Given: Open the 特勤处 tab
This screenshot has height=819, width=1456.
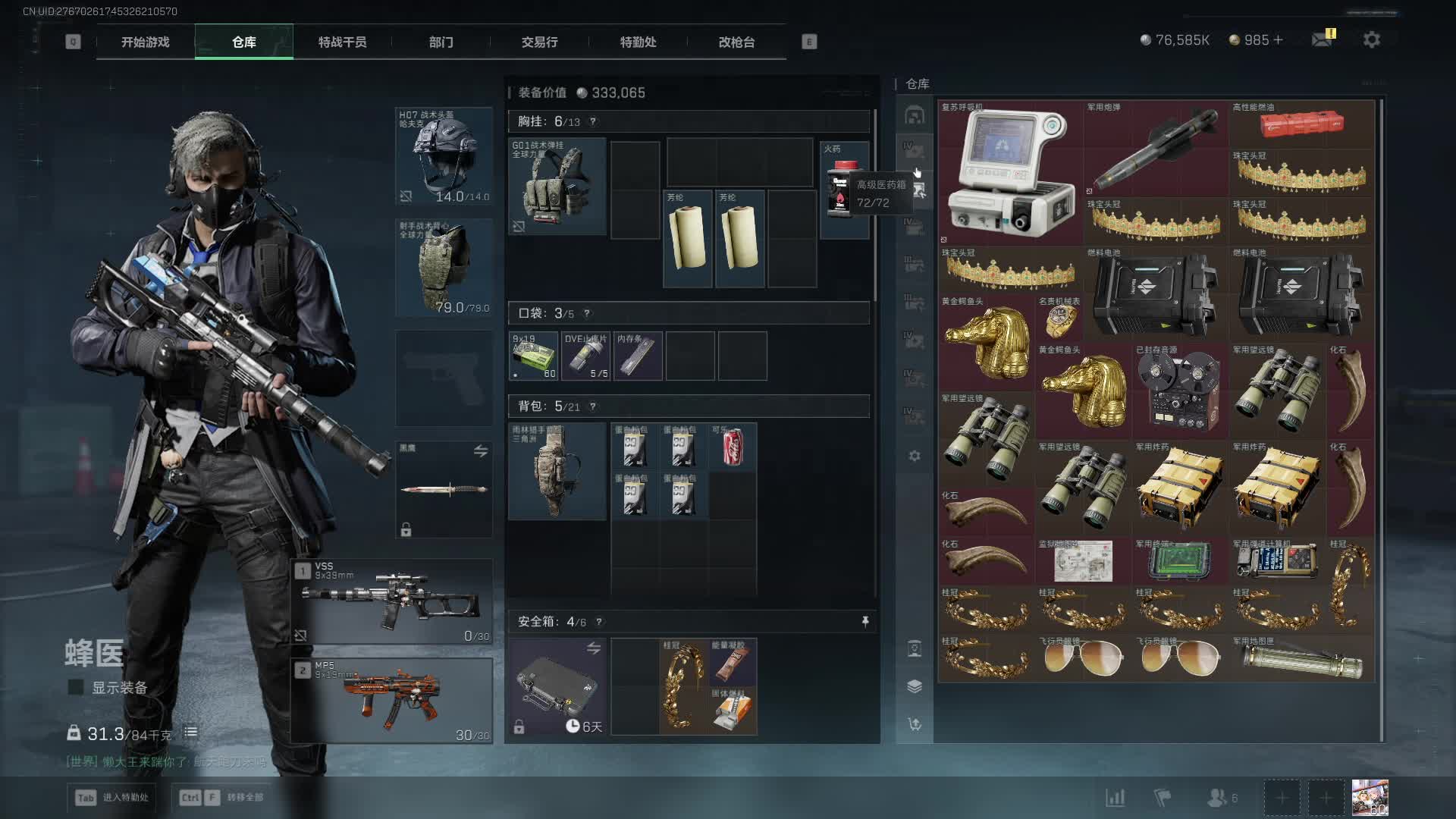Looking at the screenshot, I should pyautogui.click(x=638, y=42).
